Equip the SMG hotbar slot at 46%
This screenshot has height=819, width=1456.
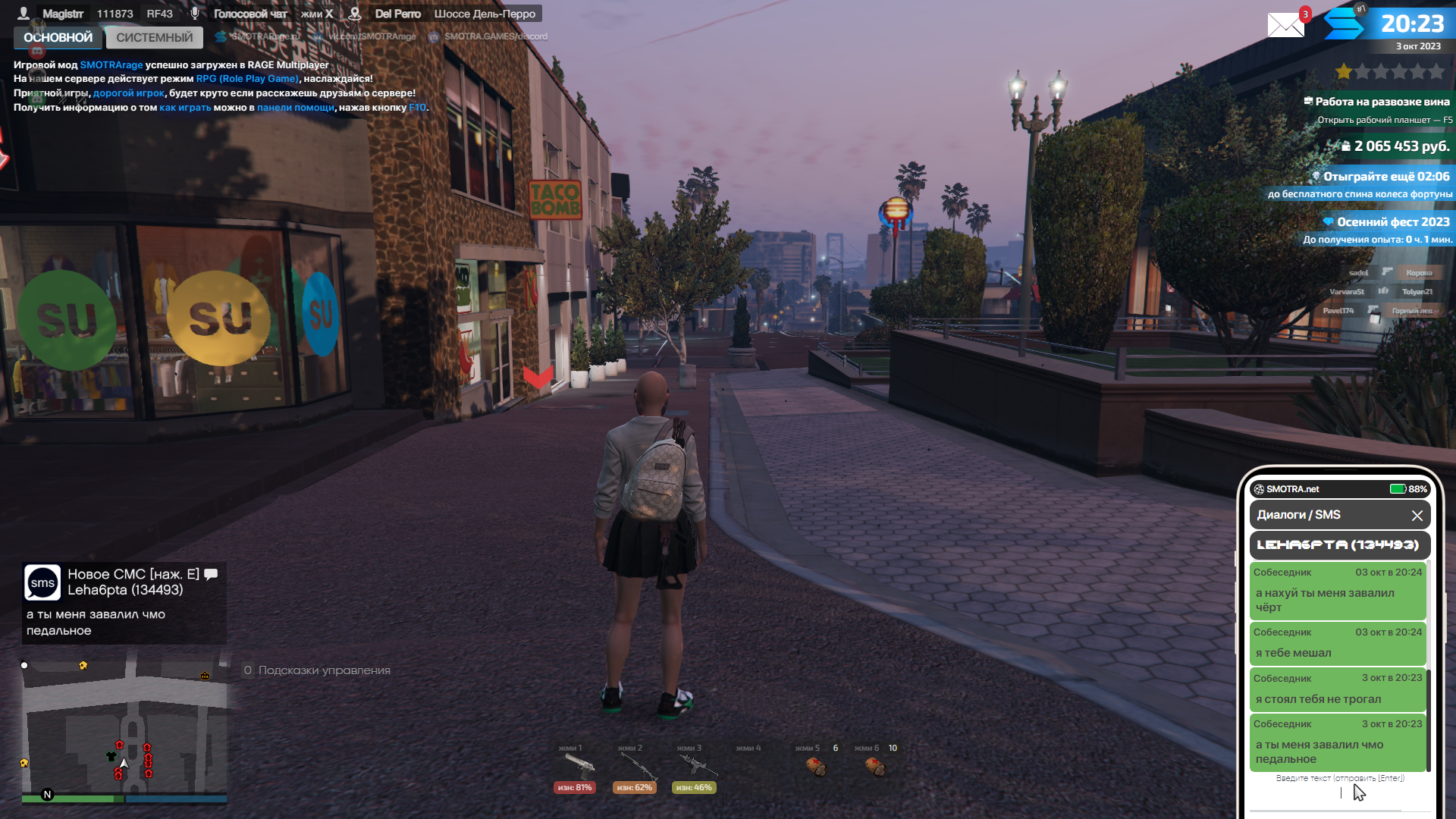point(694,767)
